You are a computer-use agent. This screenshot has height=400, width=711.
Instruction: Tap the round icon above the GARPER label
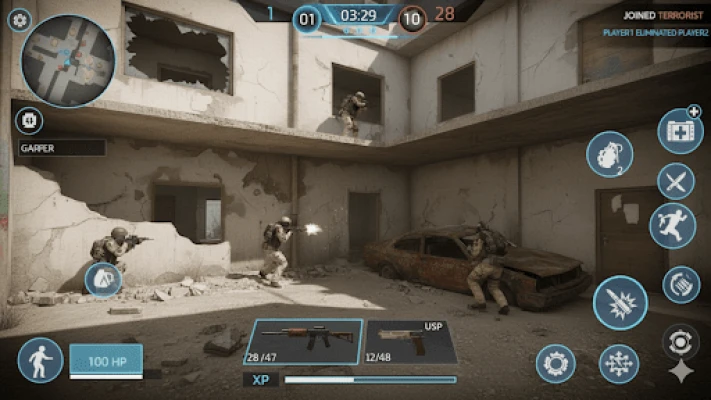click(x=29, y=121)
